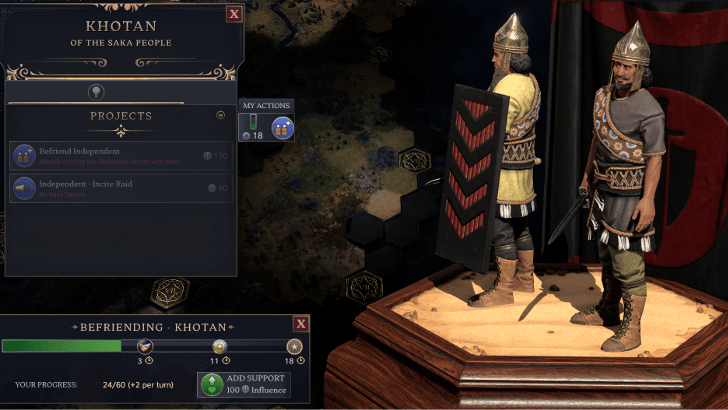Select the Befriend Independent project
This screenshot has width=728, height=410.
tap(121, 155)
